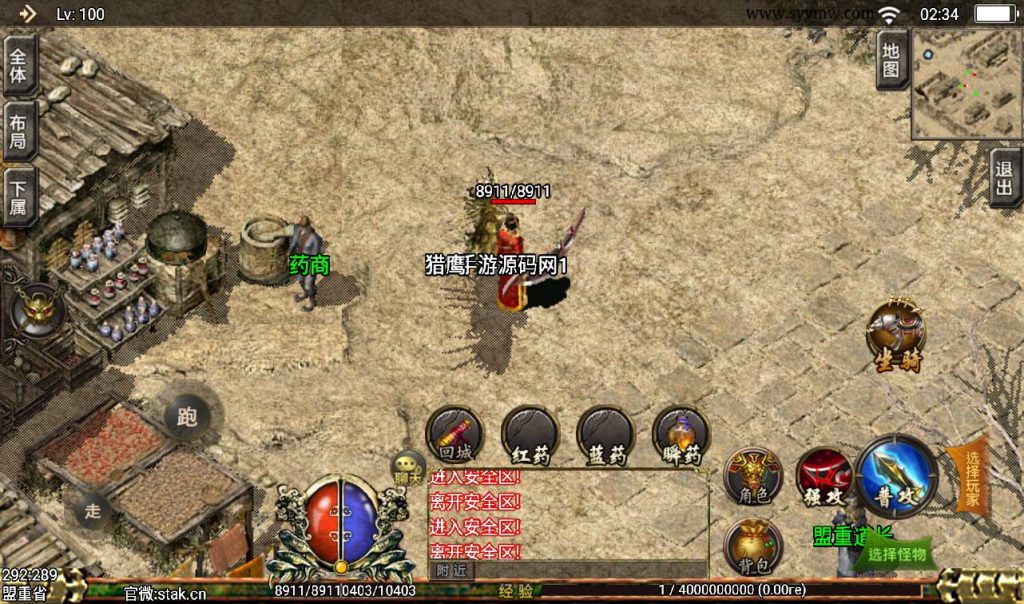Trigger the 普攻 normal attack
Screen dimensions: 1024x604
tap(896, 476)
